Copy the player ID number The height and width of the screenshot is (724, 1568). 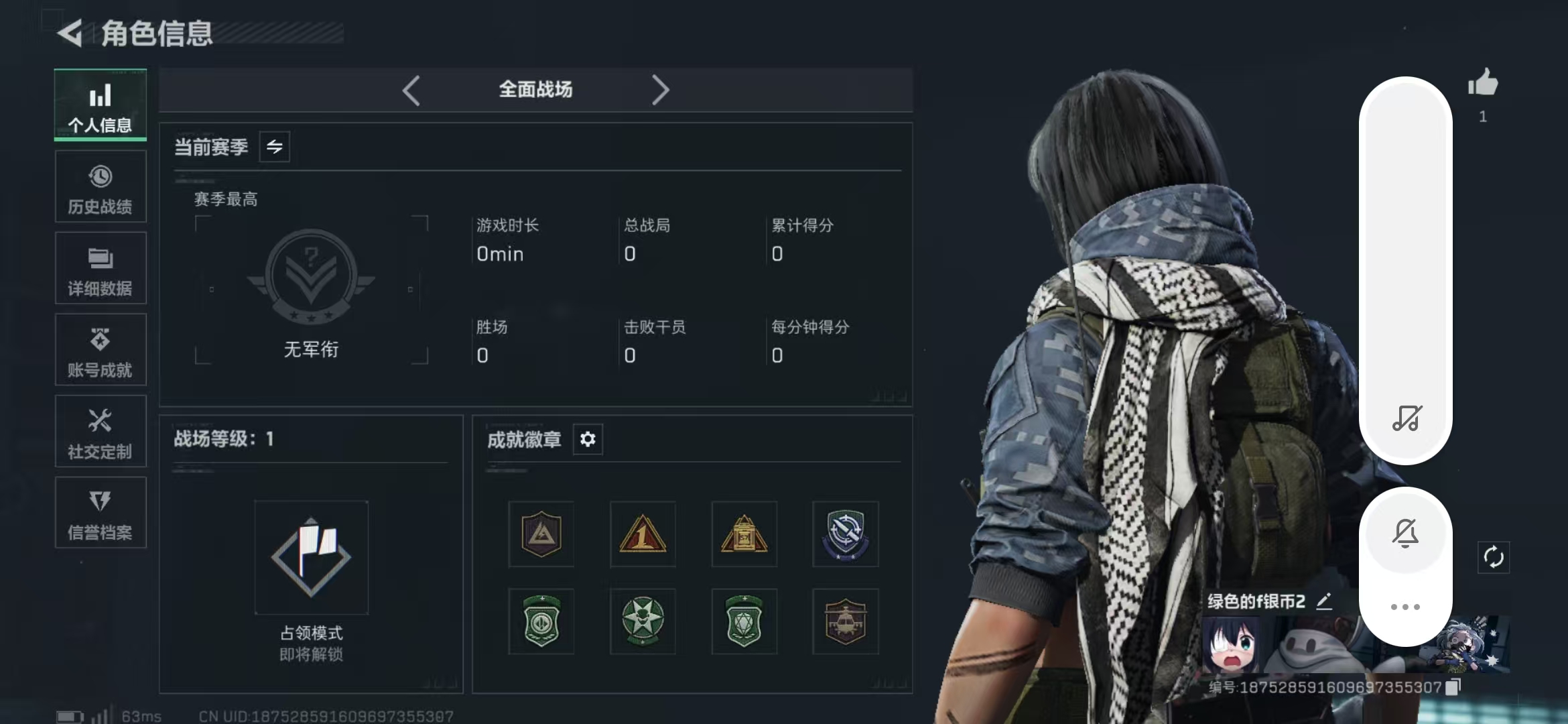click(x=1452, y=687)
